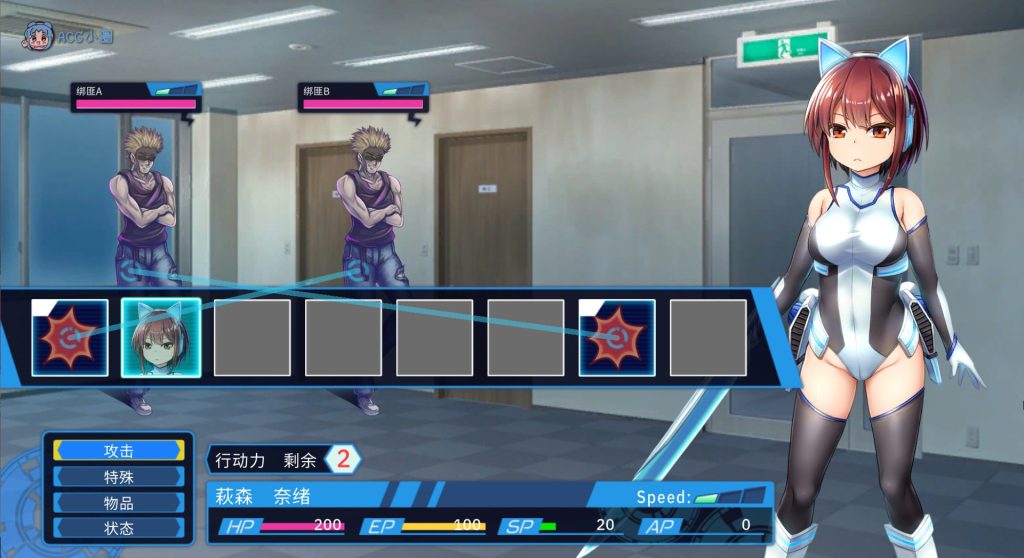Open the 特殊 special skills menu

(x=119, y=477)
